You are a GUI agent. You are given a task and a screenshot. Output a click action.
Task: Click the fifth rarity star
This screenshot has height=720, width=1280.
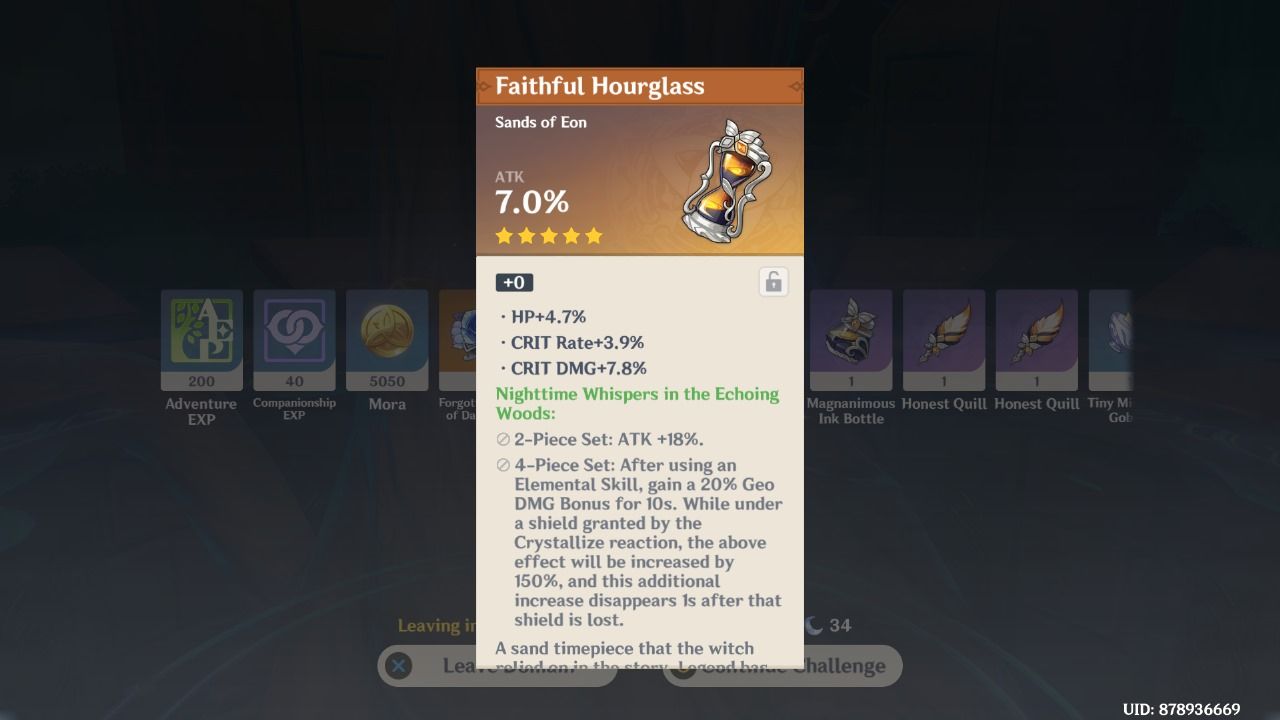tap(594, 235)
